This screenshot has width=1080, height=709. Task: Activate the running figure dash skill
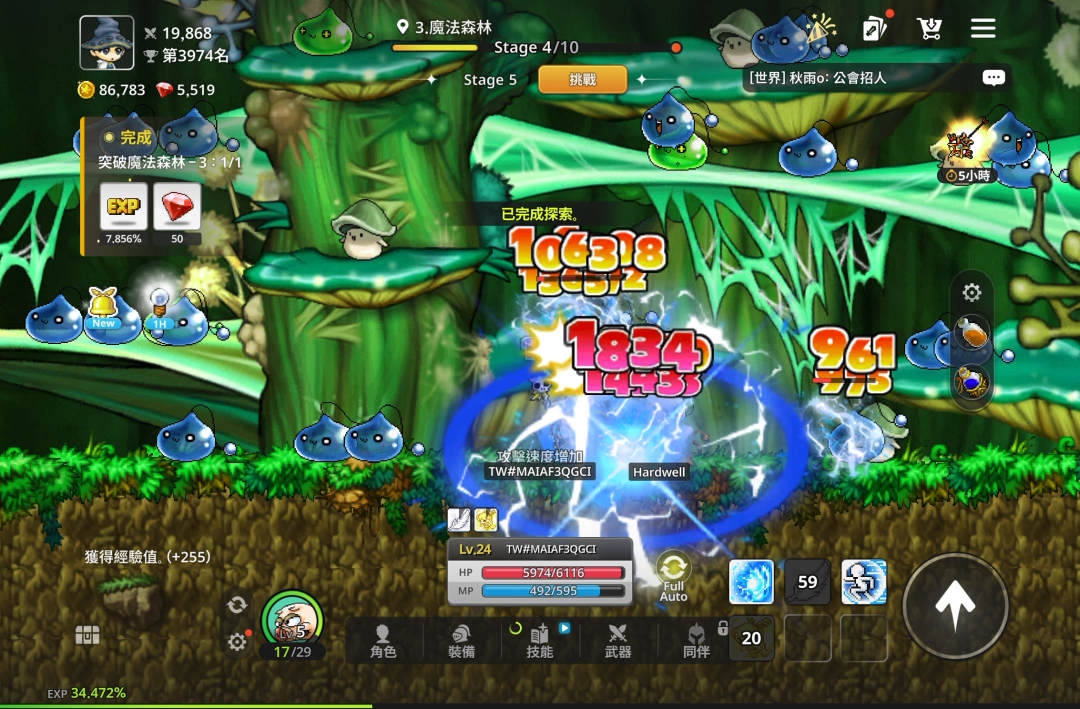point(864,582)
